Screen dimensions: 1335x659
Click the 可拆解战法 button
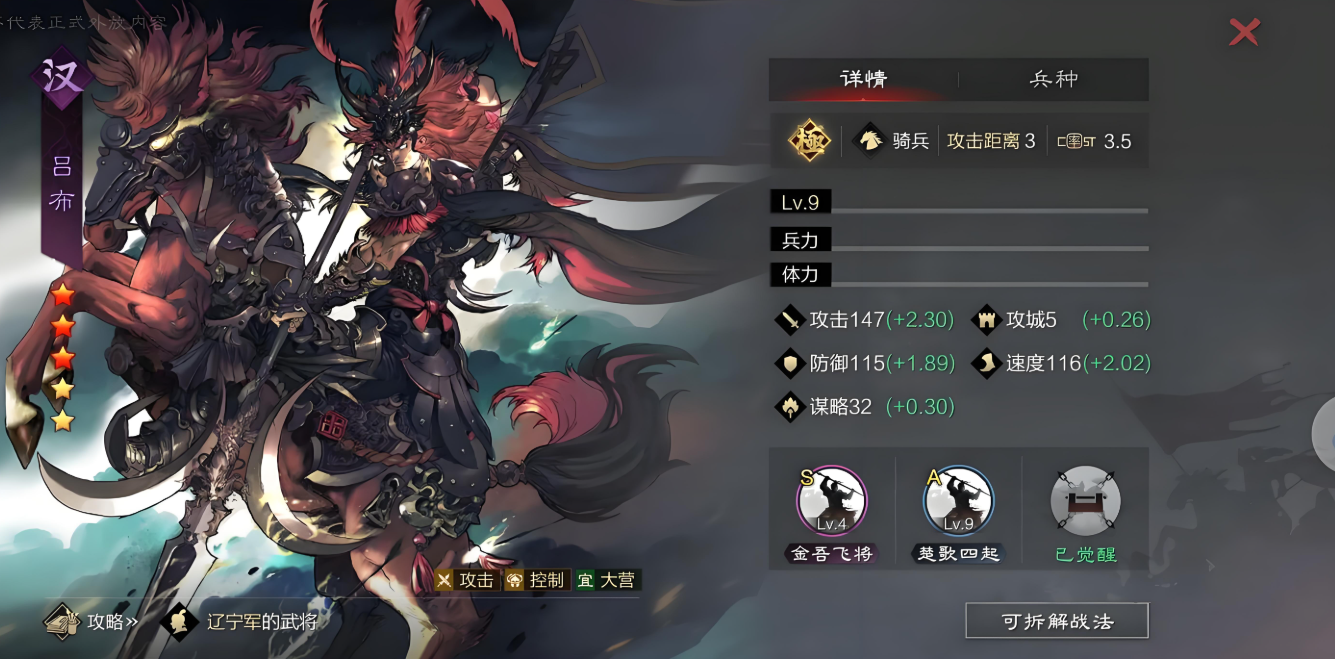[1056, 621]
